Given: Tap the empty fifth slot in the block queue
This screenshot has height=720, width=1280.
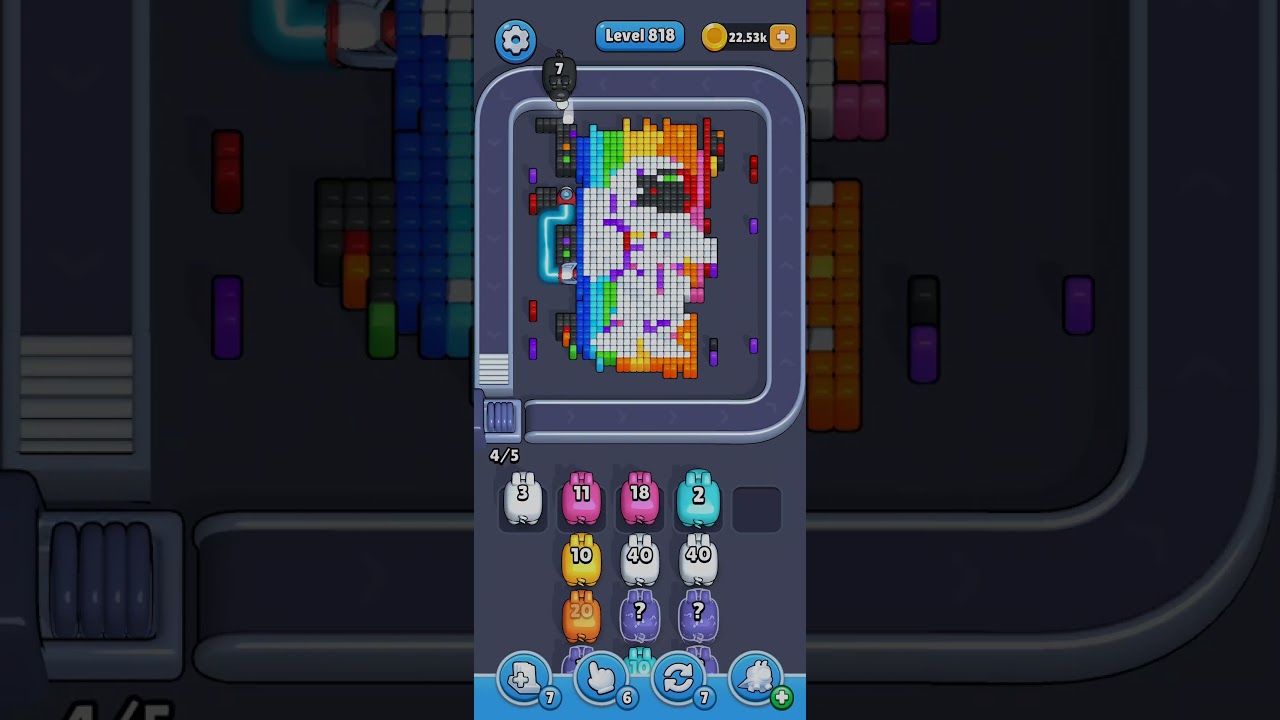Looking at the screenshot, I should [758, 508].
